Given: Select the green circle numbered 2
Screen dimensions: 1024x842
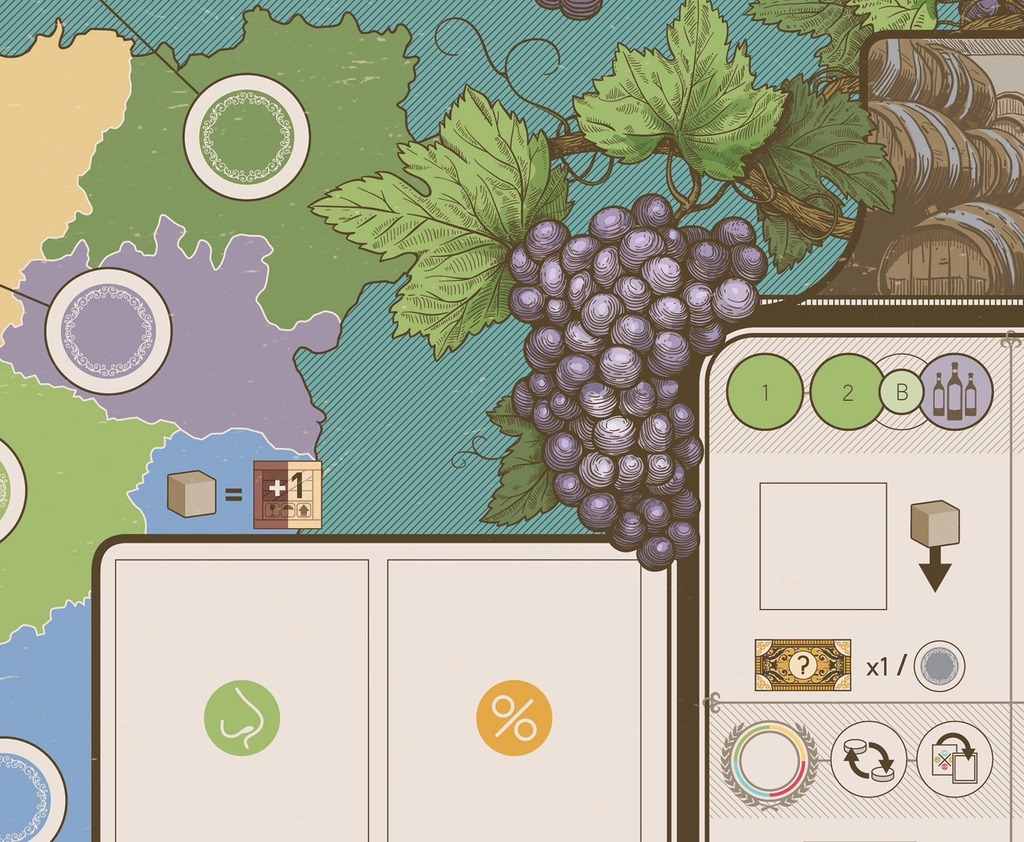Looking at the screenshot, I should (x=847, y=392).
